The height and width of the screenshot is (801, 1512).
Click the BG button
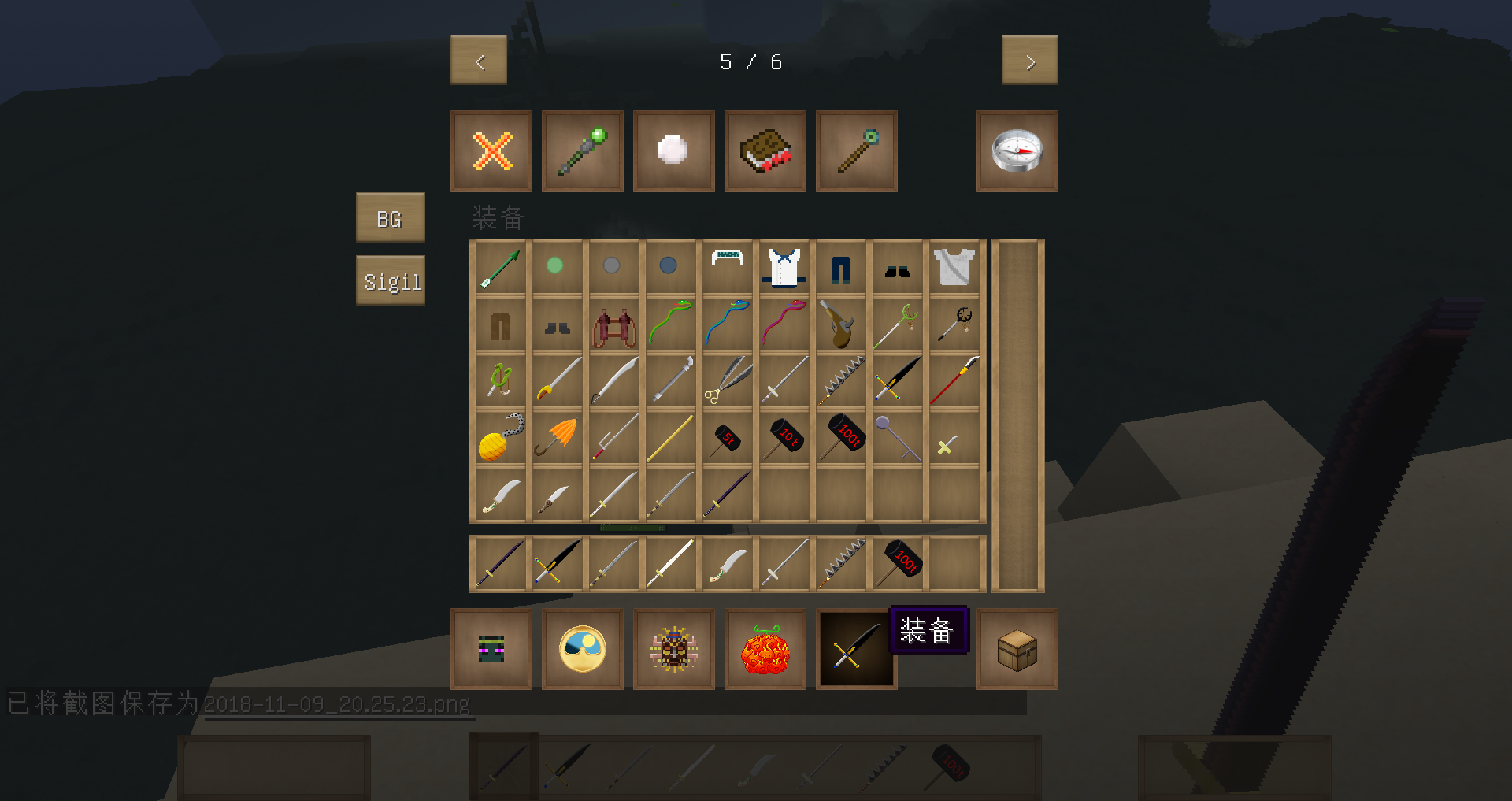tap(390, 217)
